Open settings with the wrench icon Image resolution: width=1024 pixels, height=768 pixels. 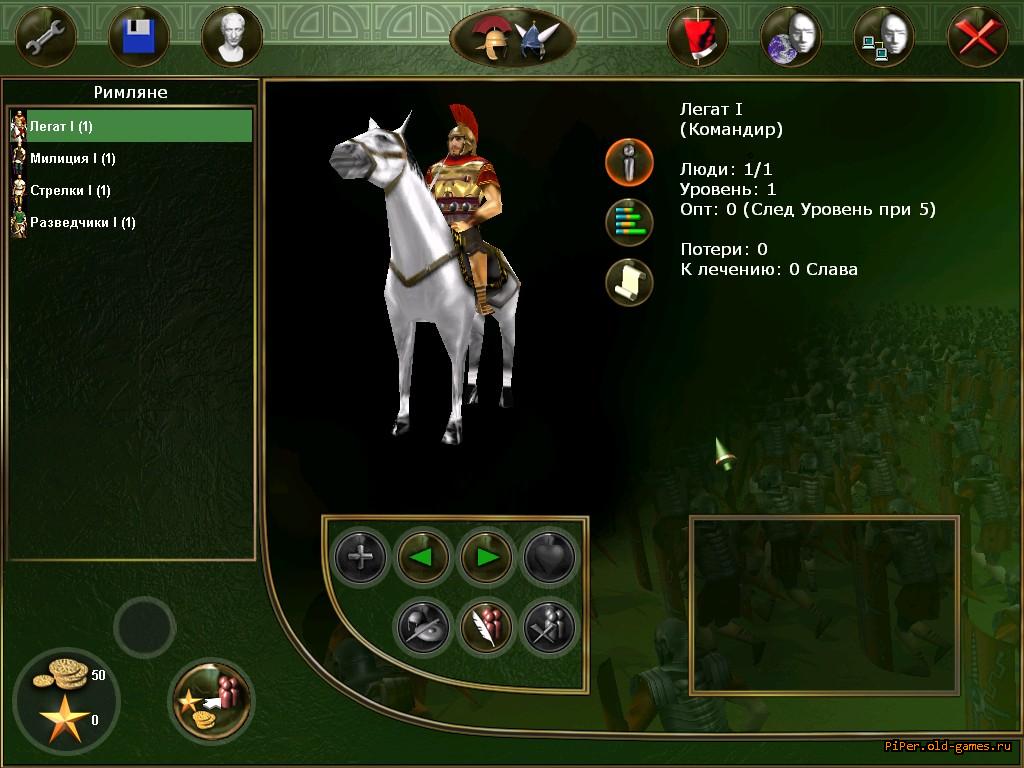(46, 36)
